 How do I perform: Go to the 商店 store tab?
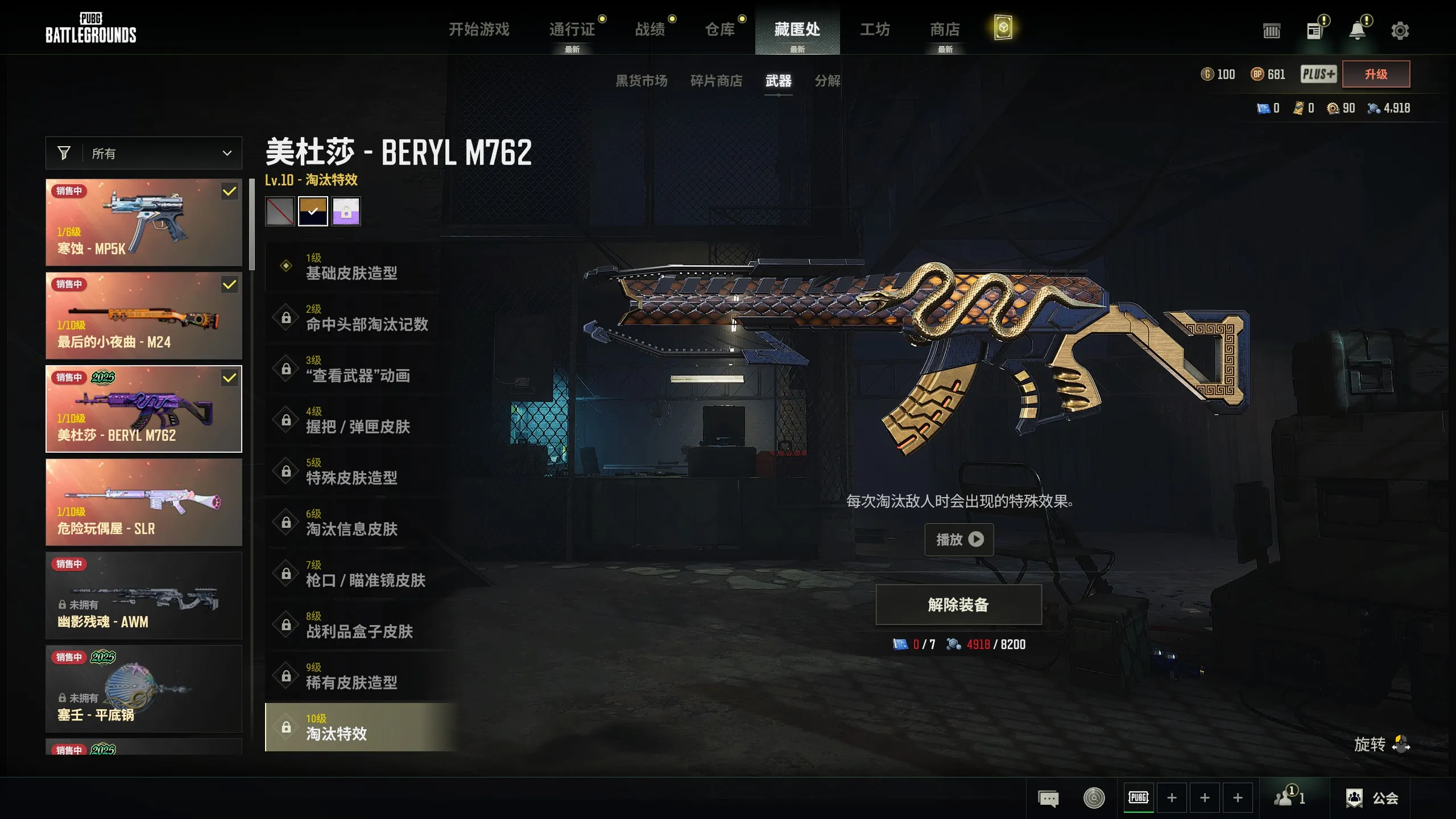click(x=945, y=29)
